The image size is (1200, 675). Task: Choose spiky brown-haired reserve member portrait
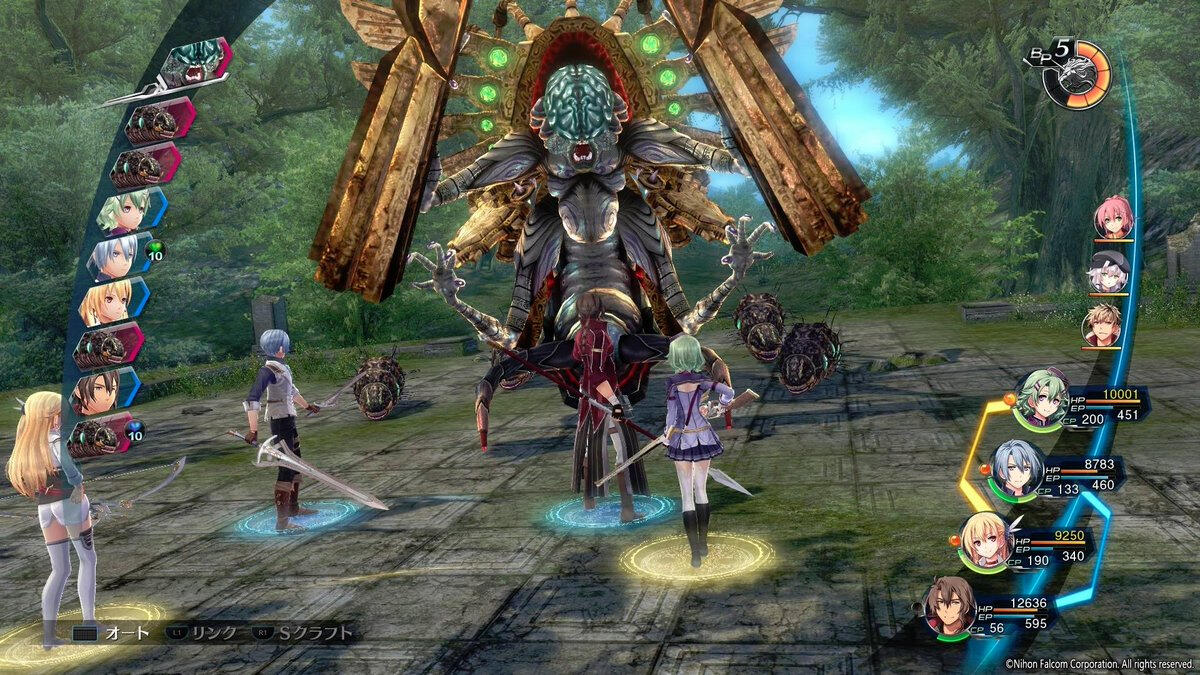click(x=1102, y=326)
